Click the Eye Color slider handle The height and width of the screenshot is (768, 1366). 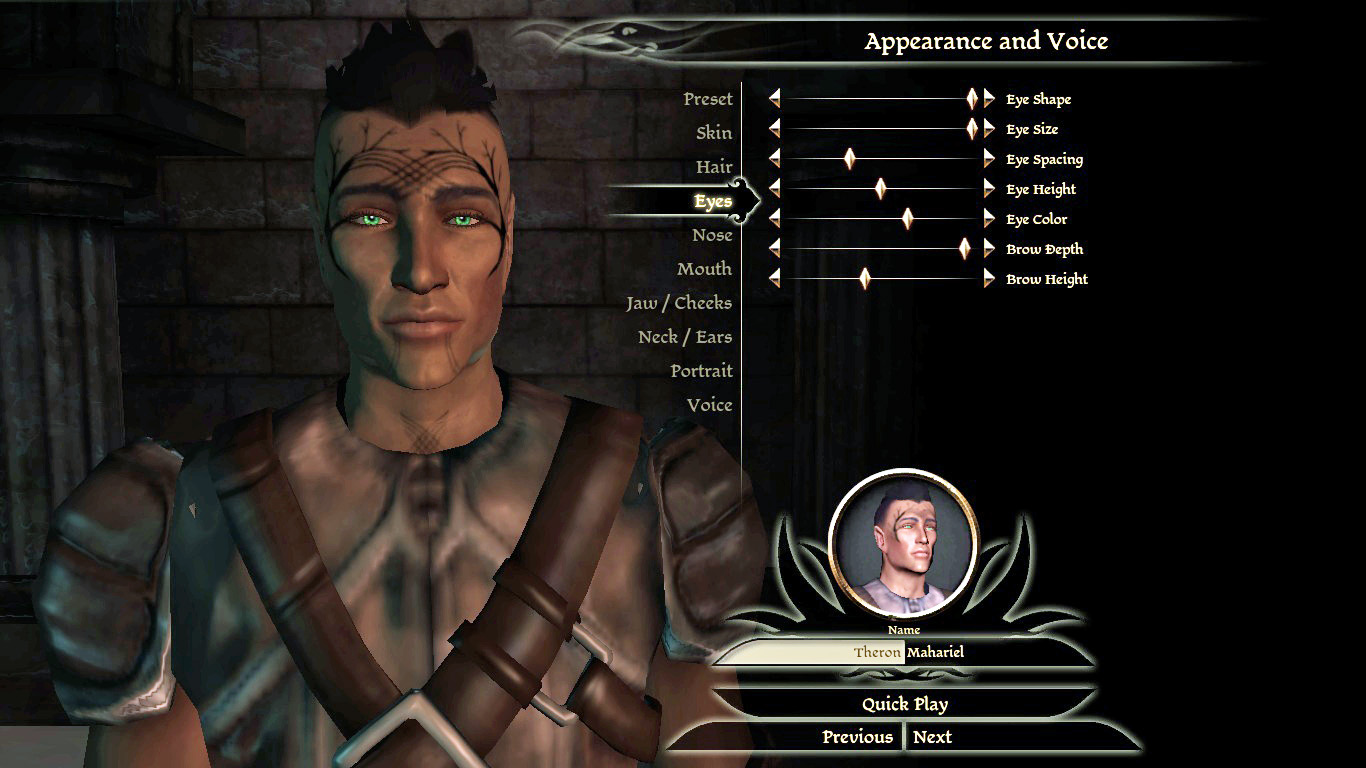908,219
